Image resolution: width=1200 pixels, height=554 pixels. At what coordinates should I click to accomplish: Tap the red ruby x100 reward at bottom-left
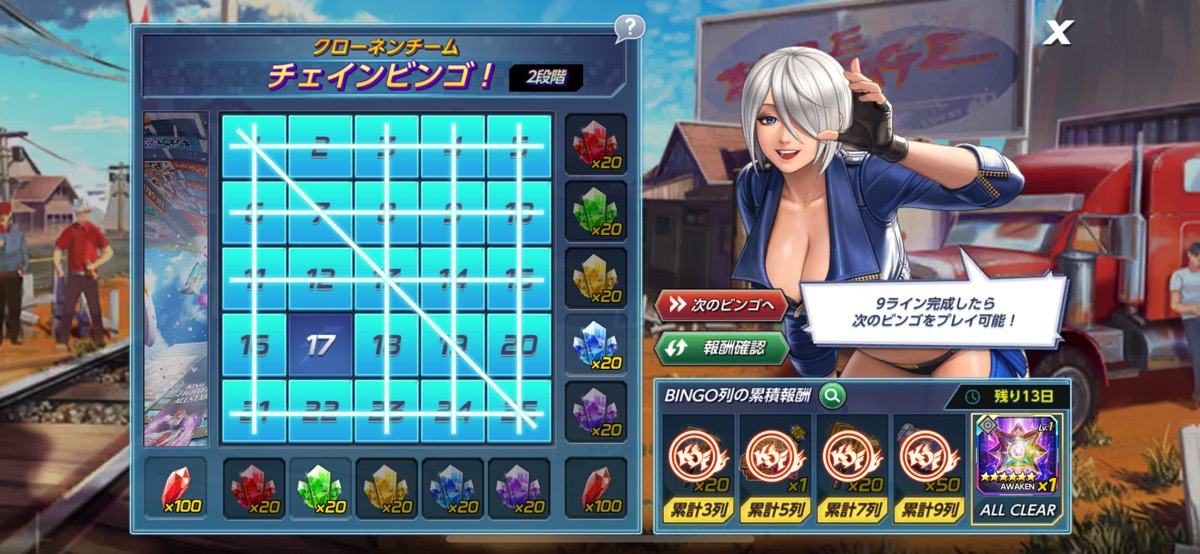pos(176,488)
